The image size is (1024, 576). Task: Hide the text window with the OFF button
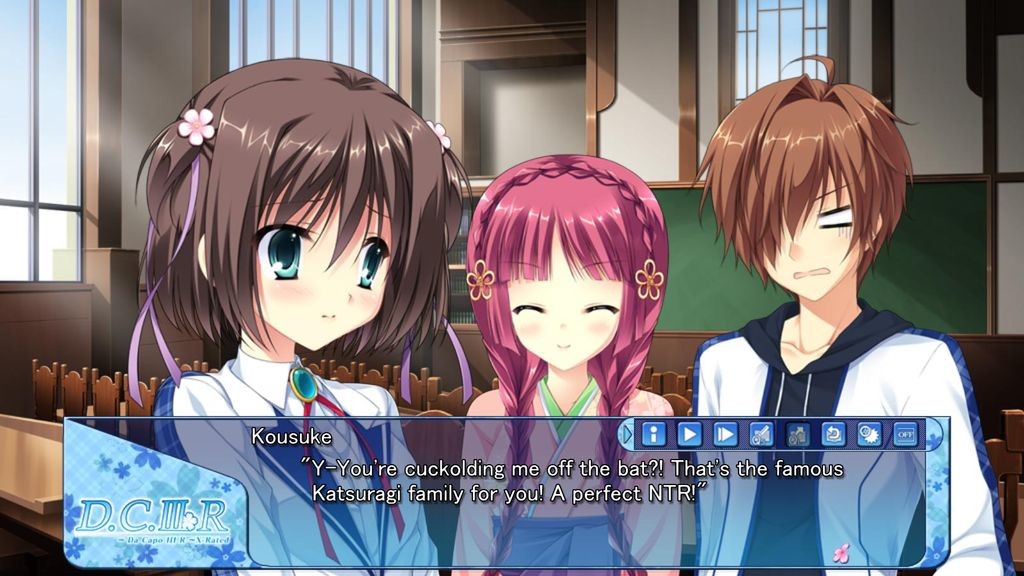(x=905, y=434)
